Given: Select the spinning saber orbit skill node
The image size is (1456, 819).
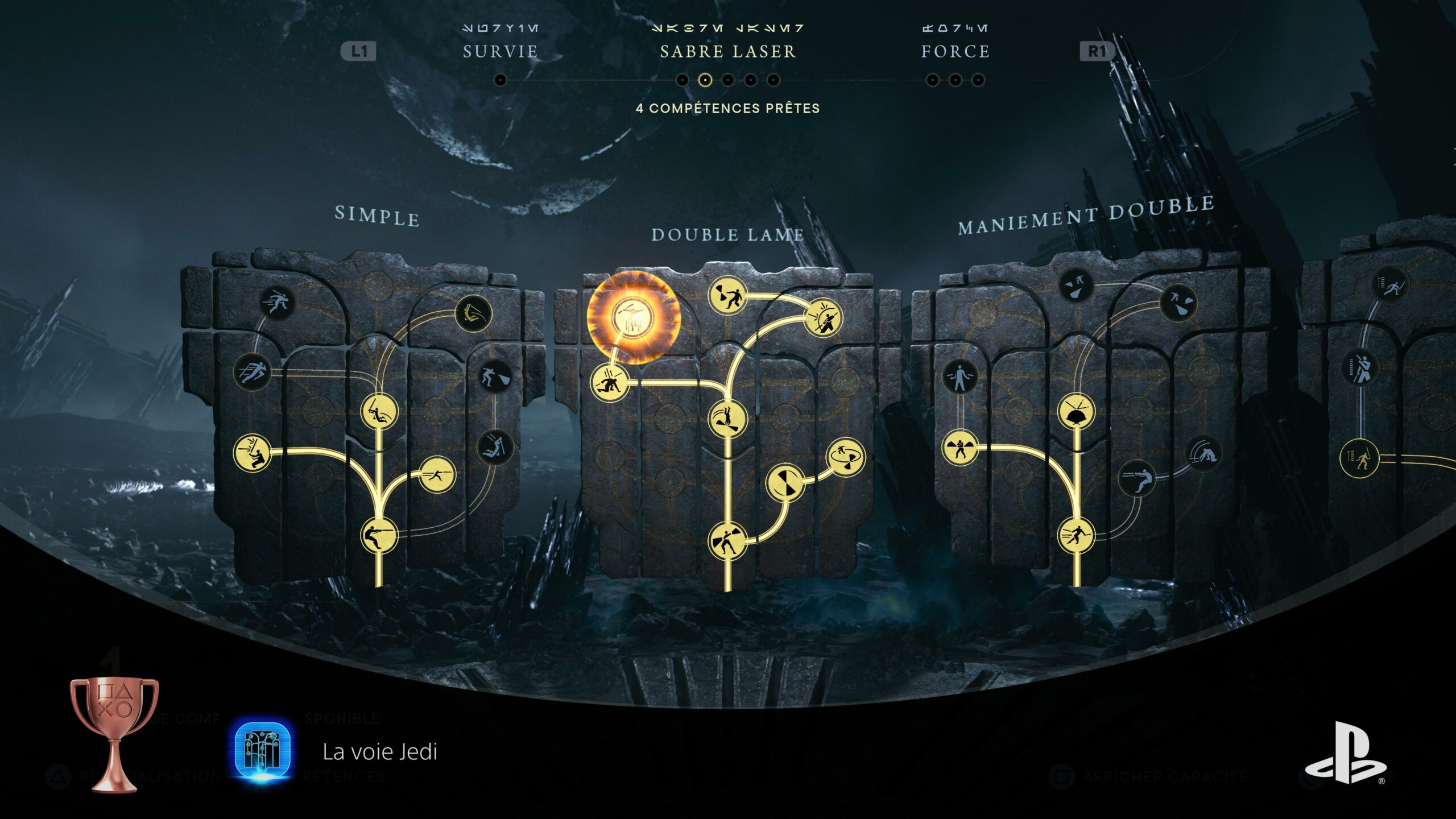Looking at the screenshot, I should coord(846,456).
